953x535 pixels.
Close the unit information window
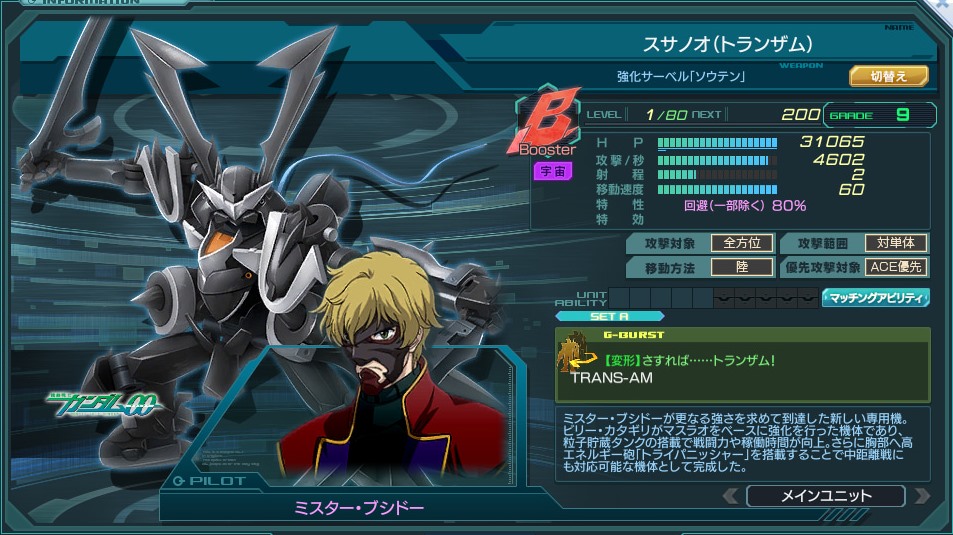[942, 5]
